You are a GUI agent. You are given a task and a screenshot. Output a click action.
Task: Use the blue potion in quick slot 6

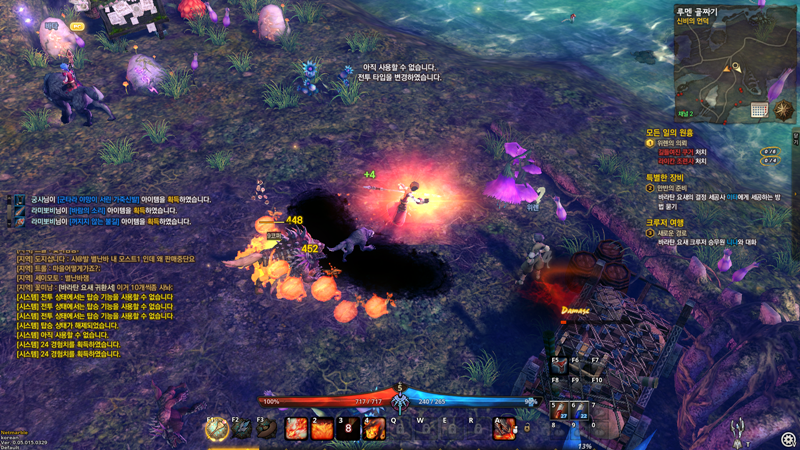coord(581,412)
